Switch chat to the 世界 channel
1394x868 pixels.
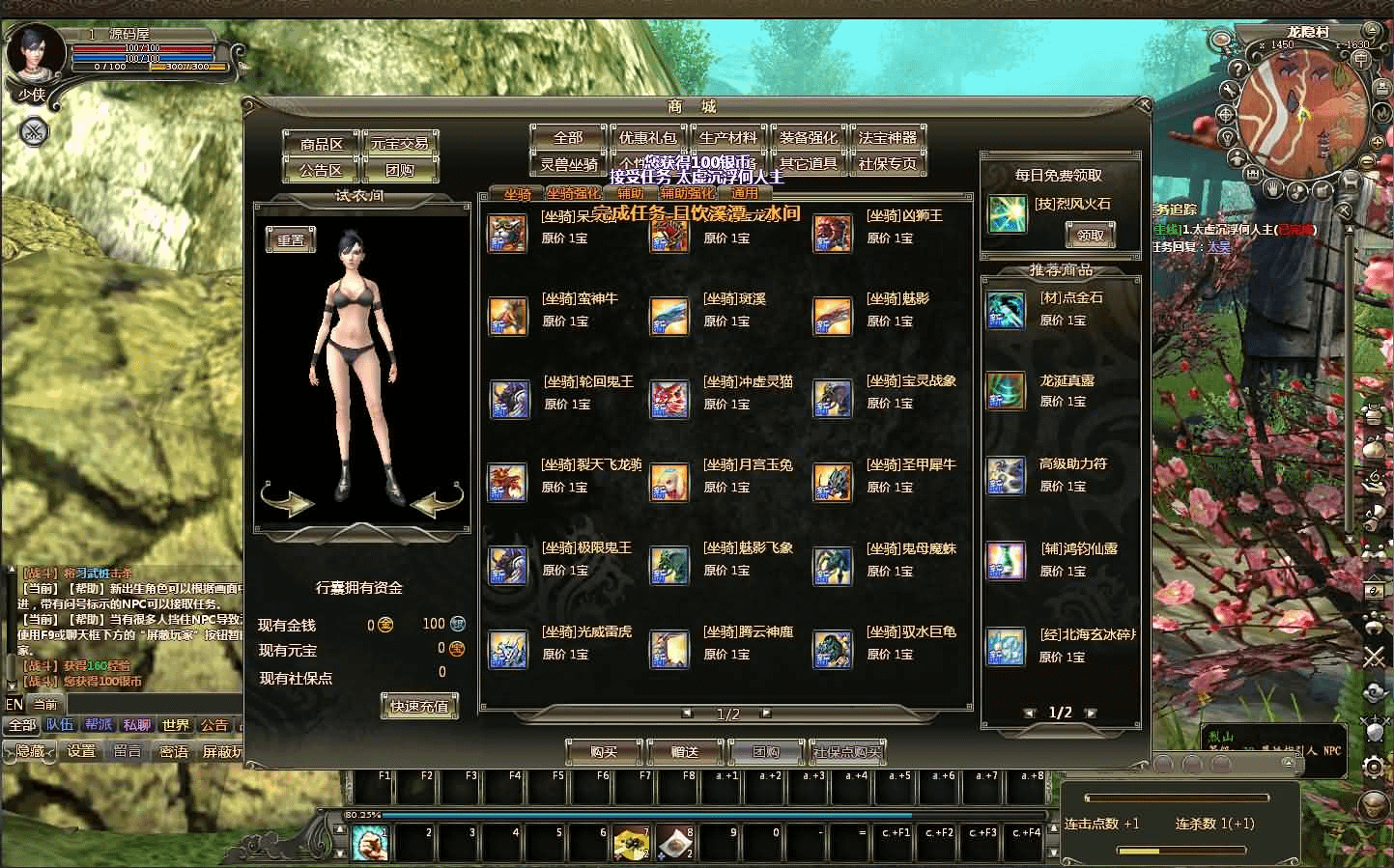coord(176,725)
